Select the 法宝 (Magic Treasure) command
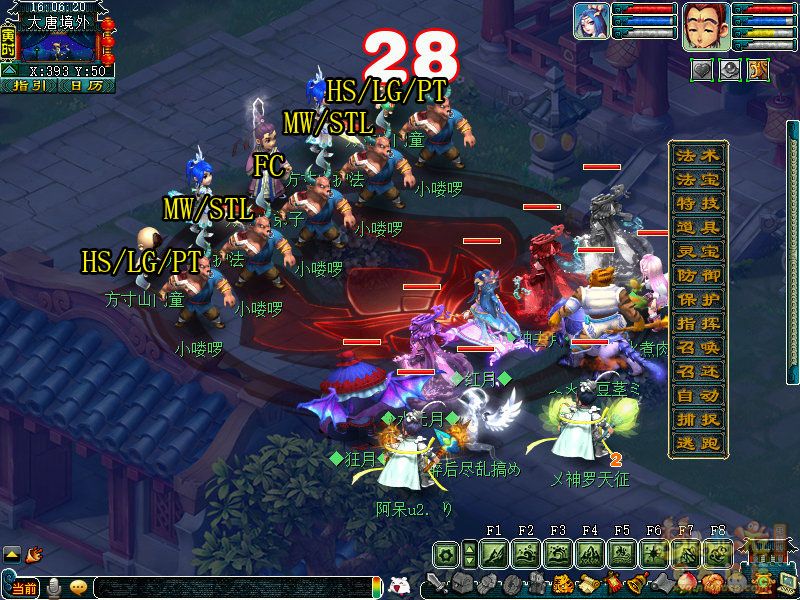This screenshot has height=600, width=800. [x=697, y=180]
